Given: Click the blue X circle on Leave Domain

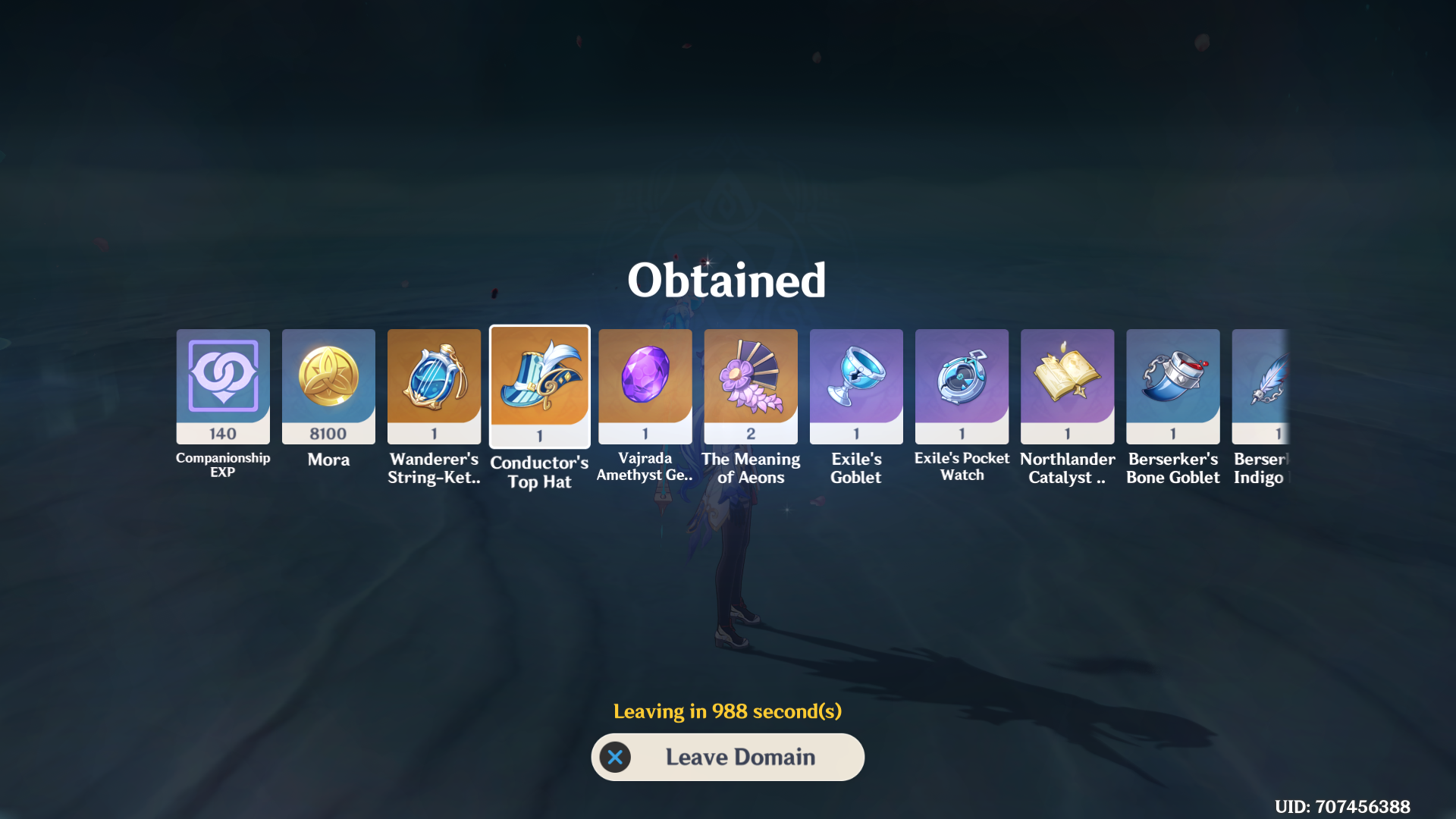Looking at the screenshot, I should pyautogui.click(x=615, y=757).
